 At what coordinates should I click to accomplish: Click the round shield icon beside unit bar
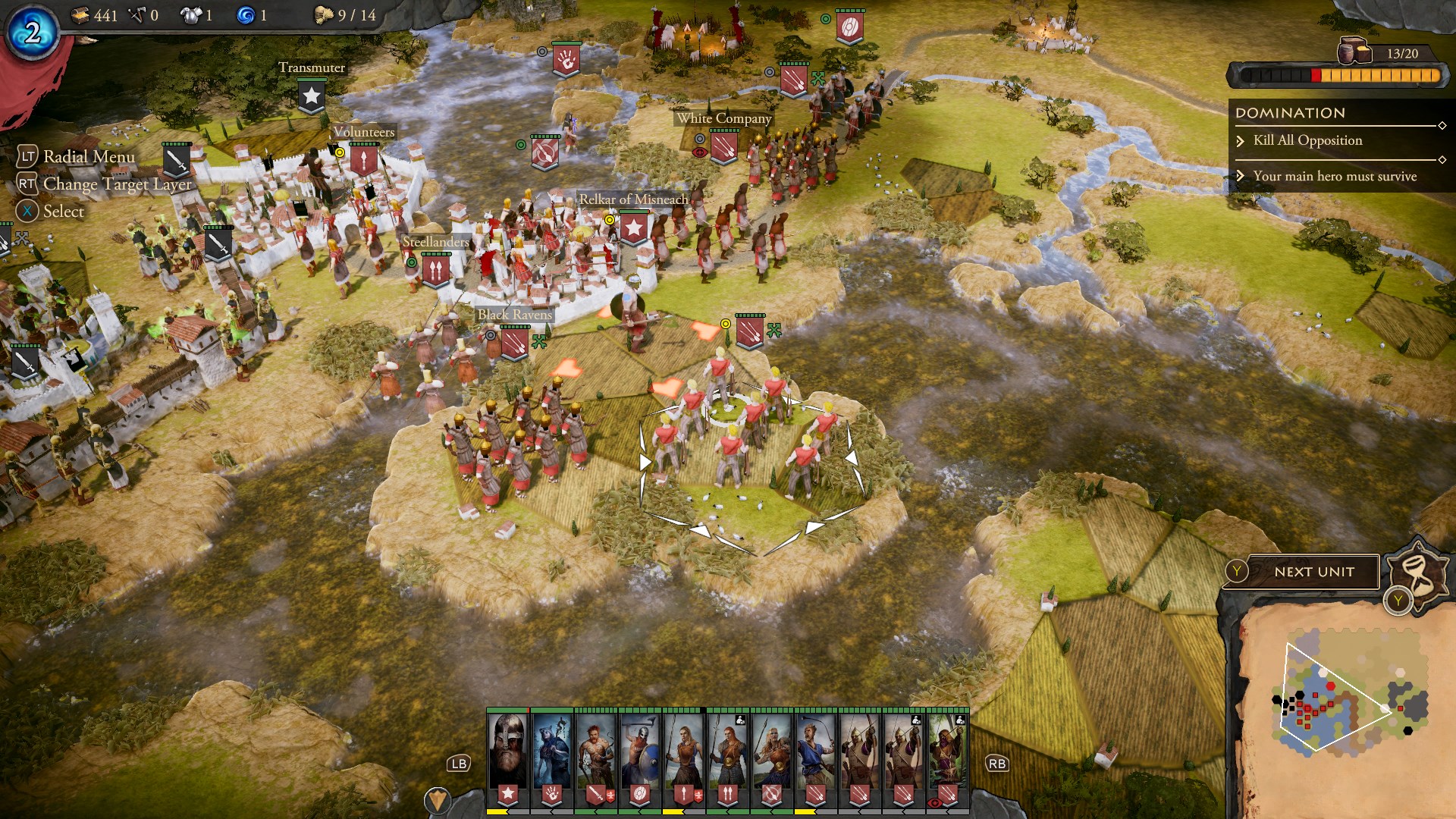point(438,799)
